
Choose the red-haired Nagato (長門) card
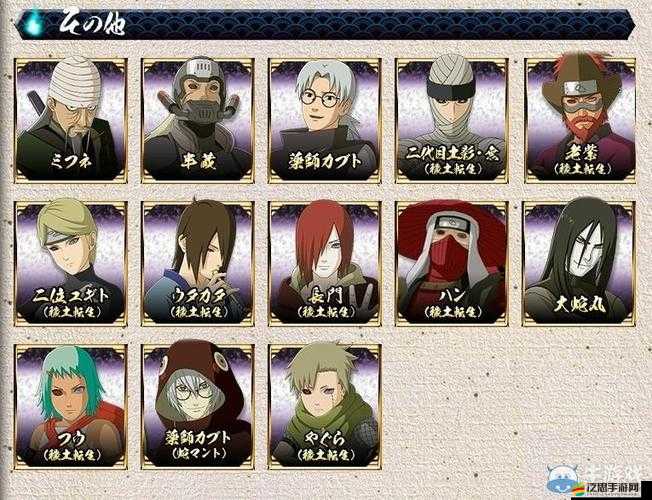tap(325, 263)
